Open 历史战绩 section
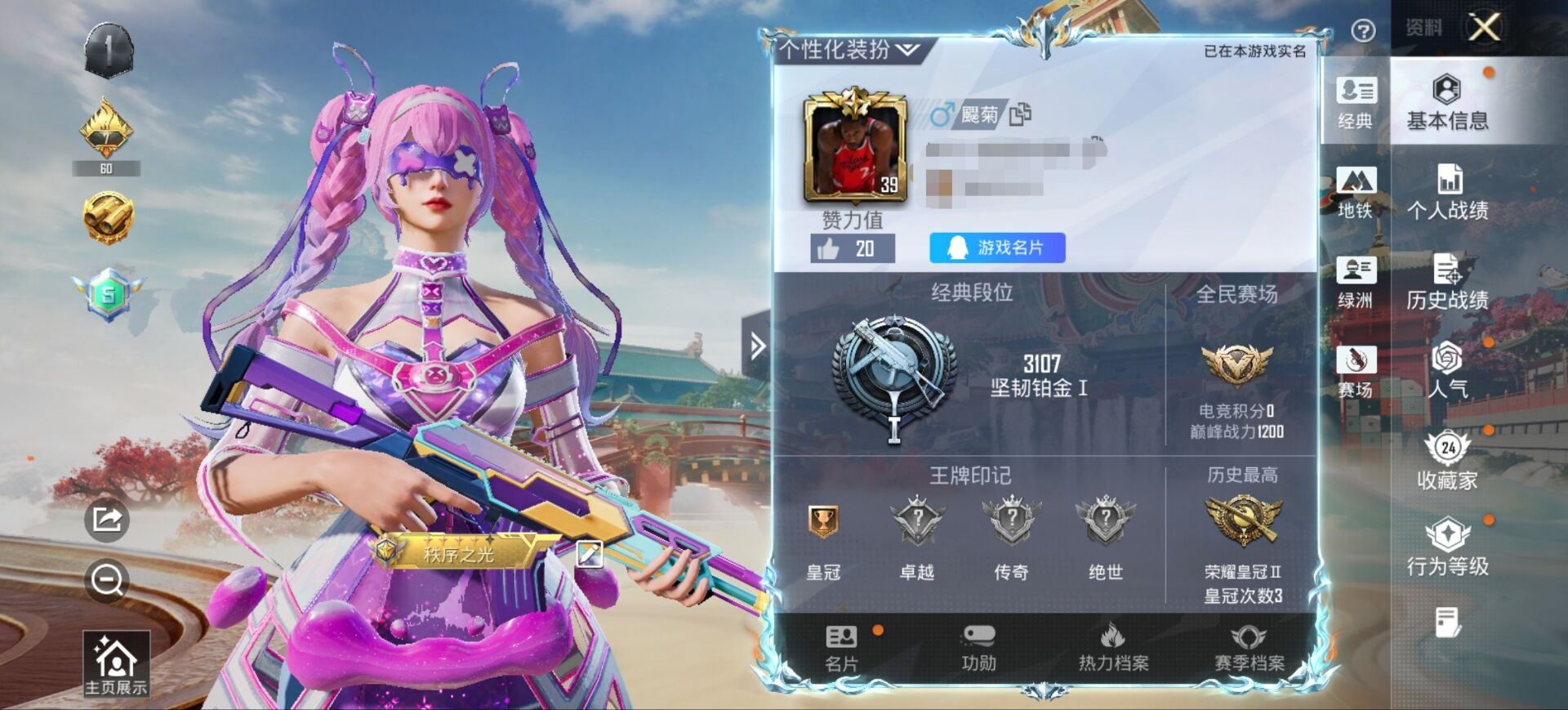This screenshot has width=1568, height=710. point(1447,282)
